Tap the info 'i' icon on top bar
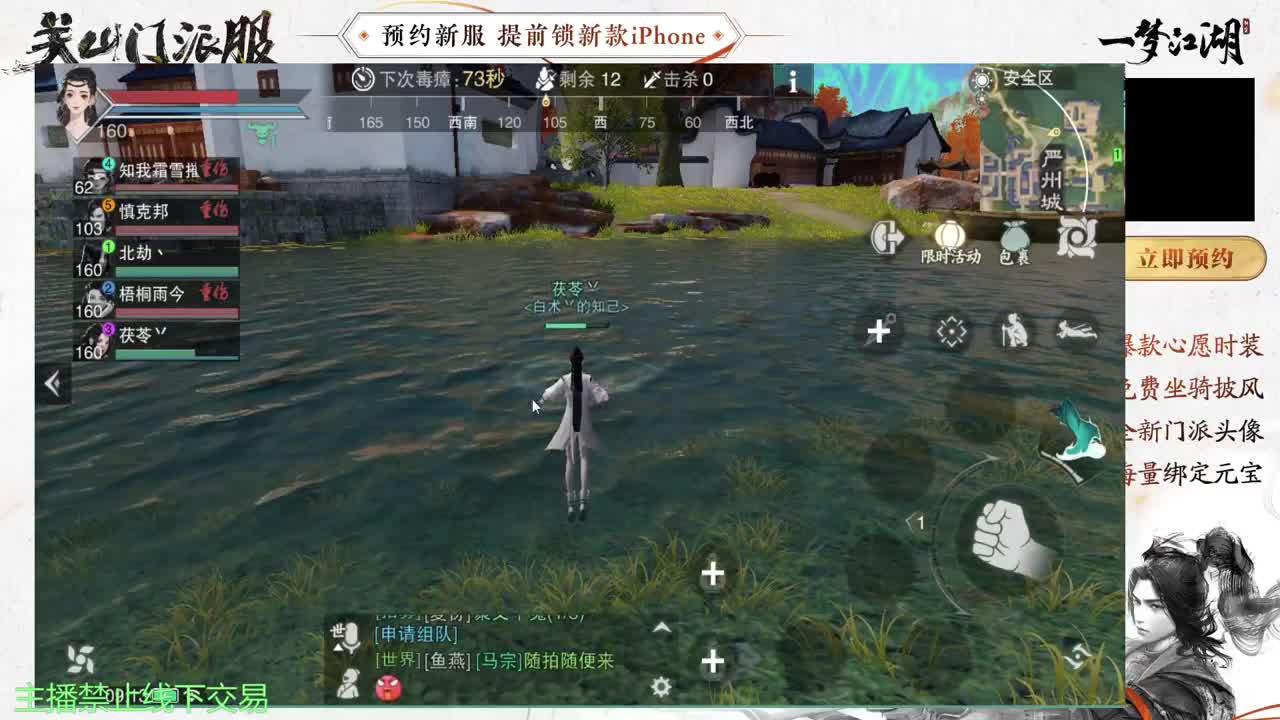Image resolution: width=1280 pixels, height=720 pixels. click(793, 82)
